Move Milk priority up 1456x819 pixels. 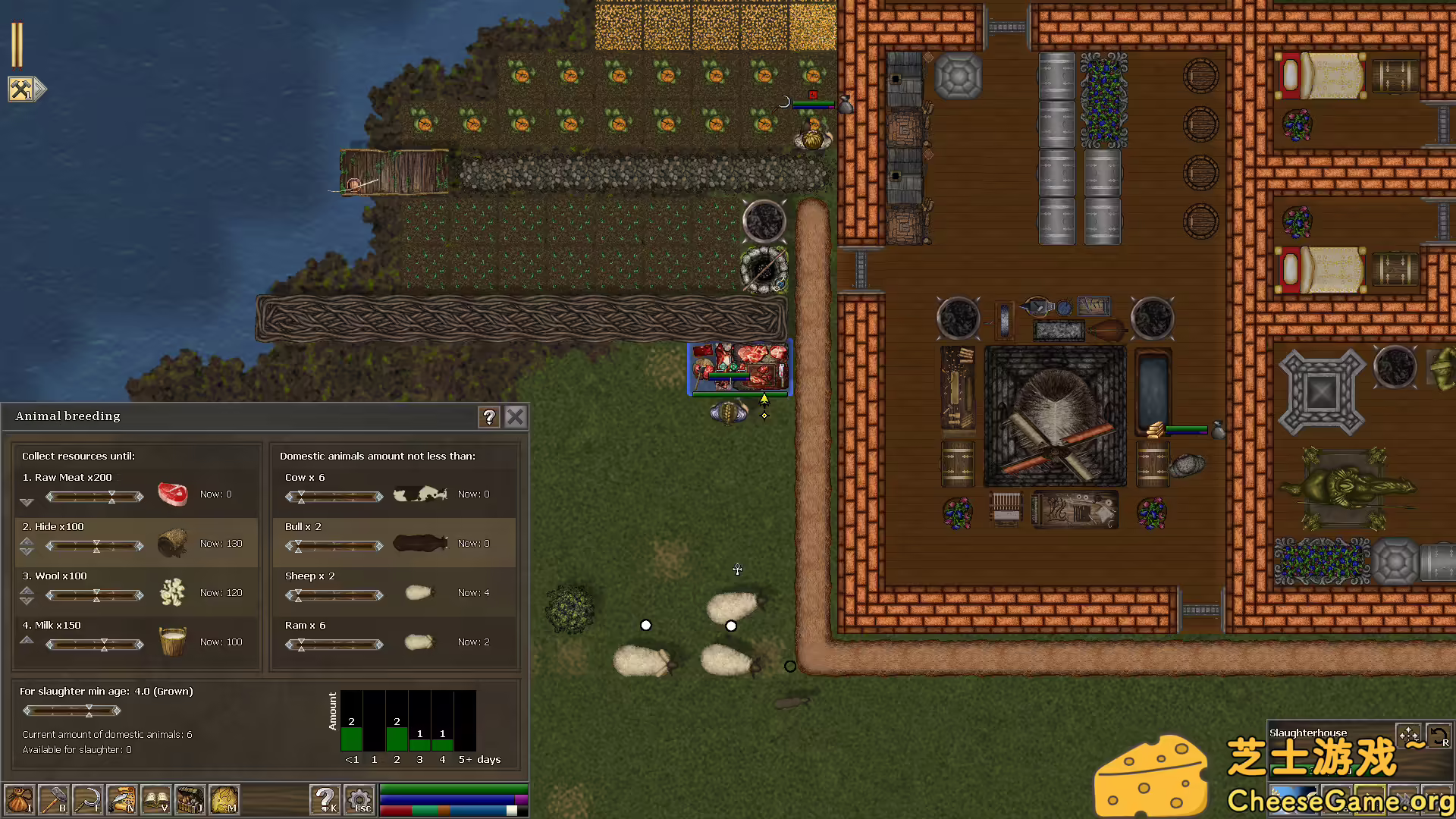[27, 640]
